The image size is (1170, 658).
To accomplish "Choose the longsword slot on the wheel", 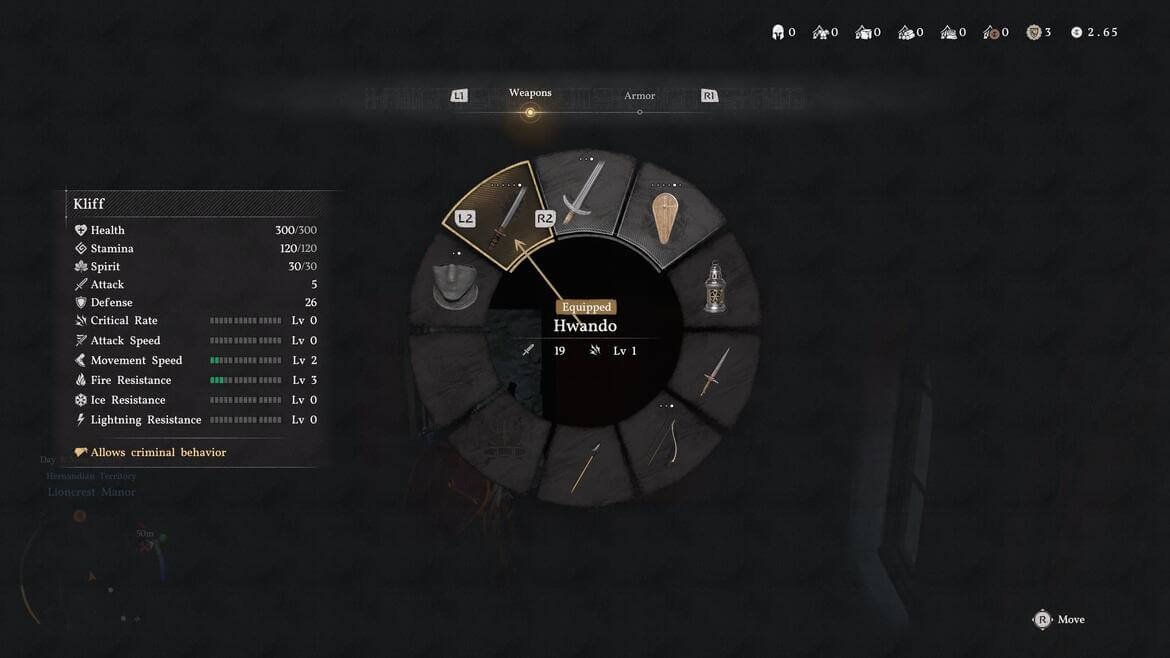I will click(x=583, y=194).
